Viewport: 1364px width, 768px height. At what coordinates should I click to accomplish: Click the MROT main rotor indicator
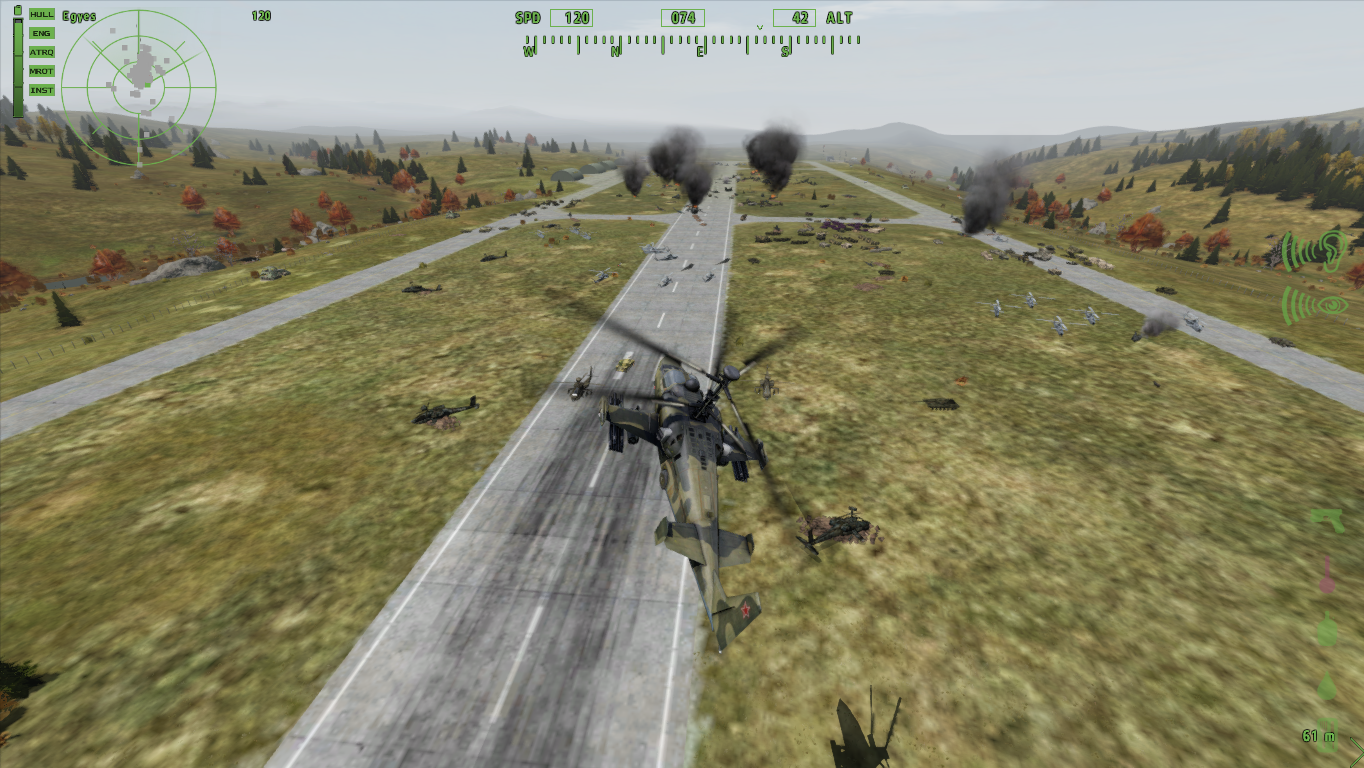pyautogui.click(x=42, y=71)
